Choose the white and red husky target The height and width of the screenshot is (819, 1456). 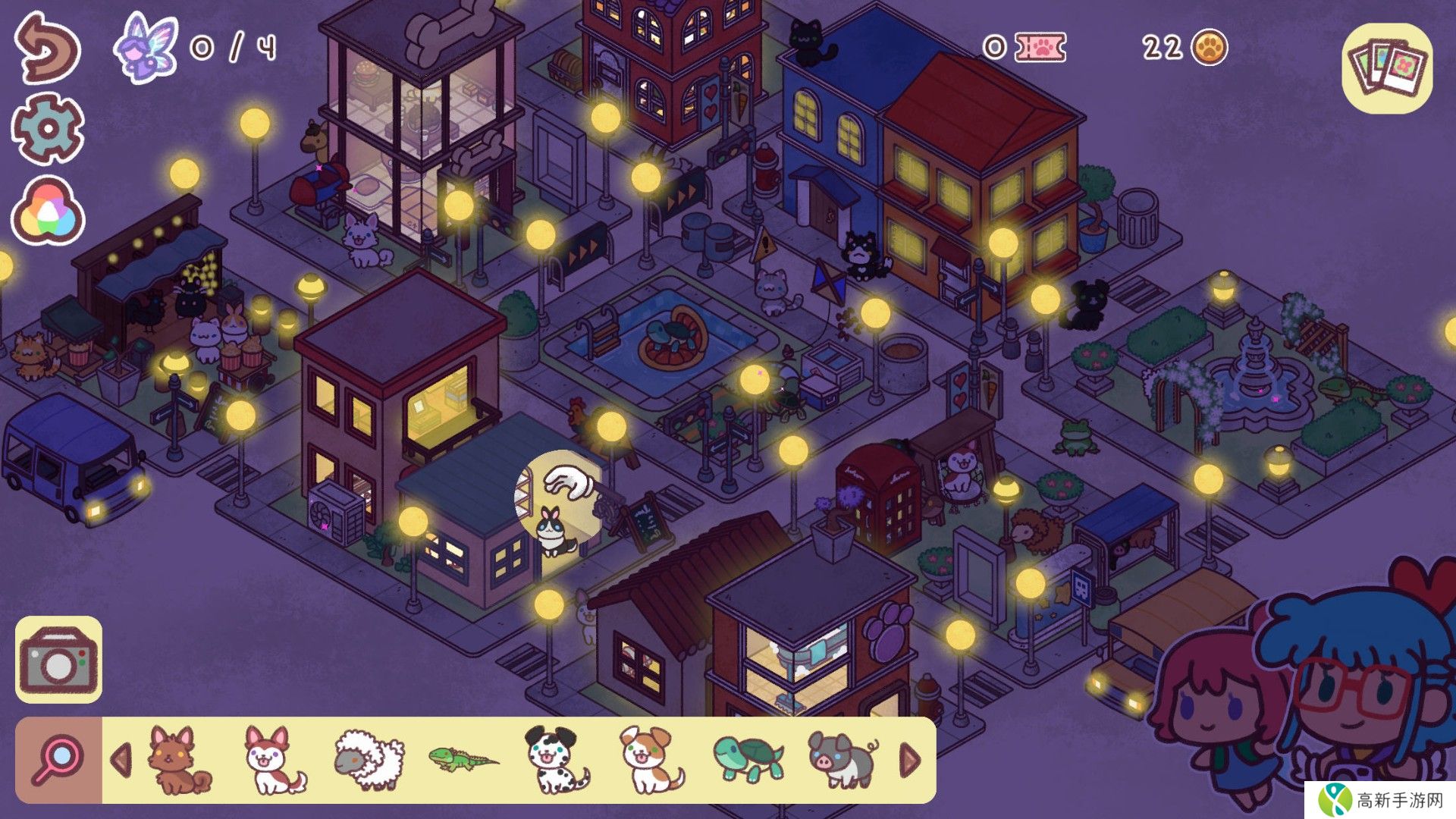275,760
